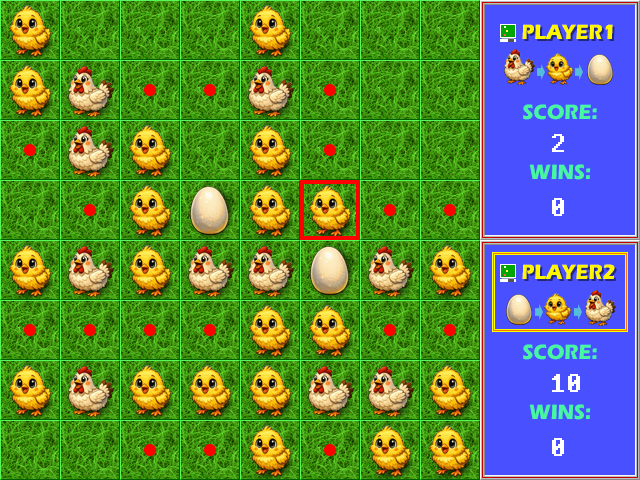Choose the egg tile between two hens
Viewport: 640px width, 480px height.
[x=329, y=270]
